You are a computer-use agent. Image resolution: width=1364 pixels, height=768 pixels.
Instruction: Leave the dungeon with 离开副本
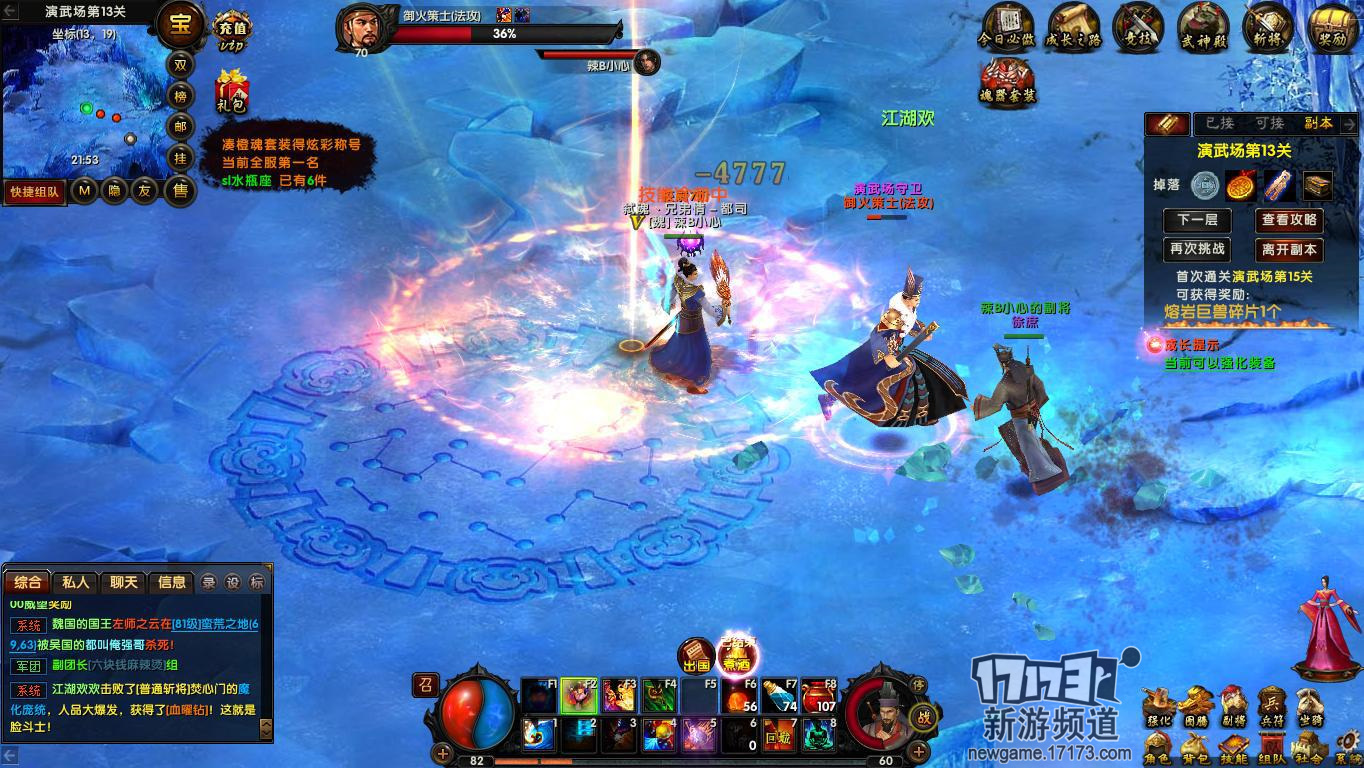click(1289, 249)
